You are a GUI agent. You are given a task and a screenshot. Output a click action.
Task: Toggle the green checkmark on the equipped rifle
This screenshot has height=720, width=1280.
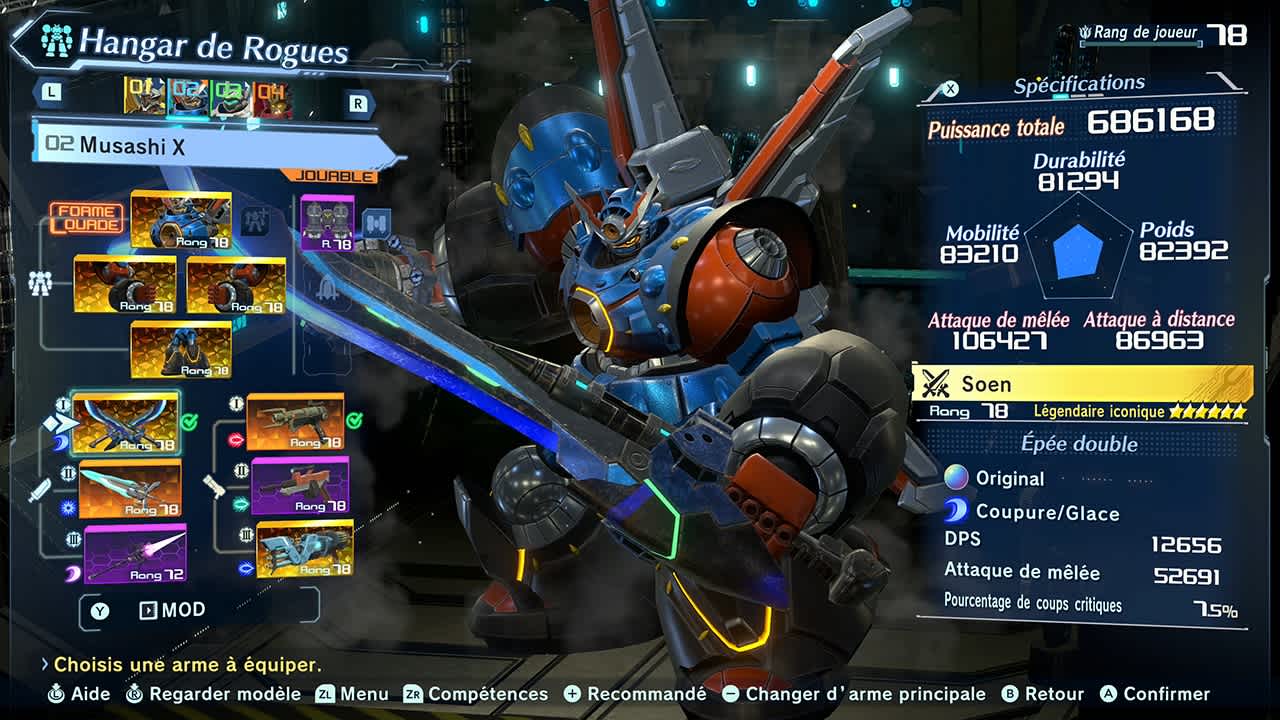click(x=356, y=420)
